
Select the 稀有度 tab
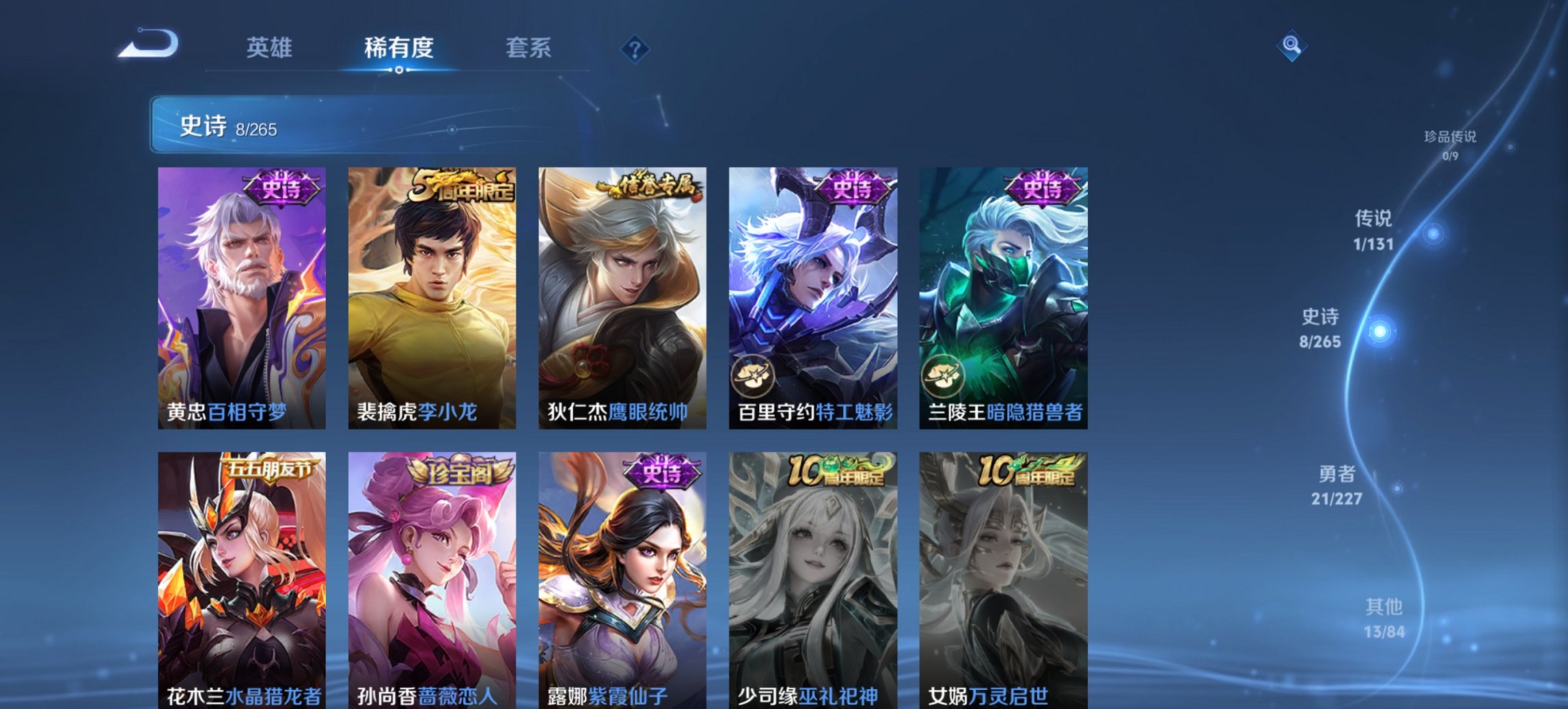click(398, 48)
